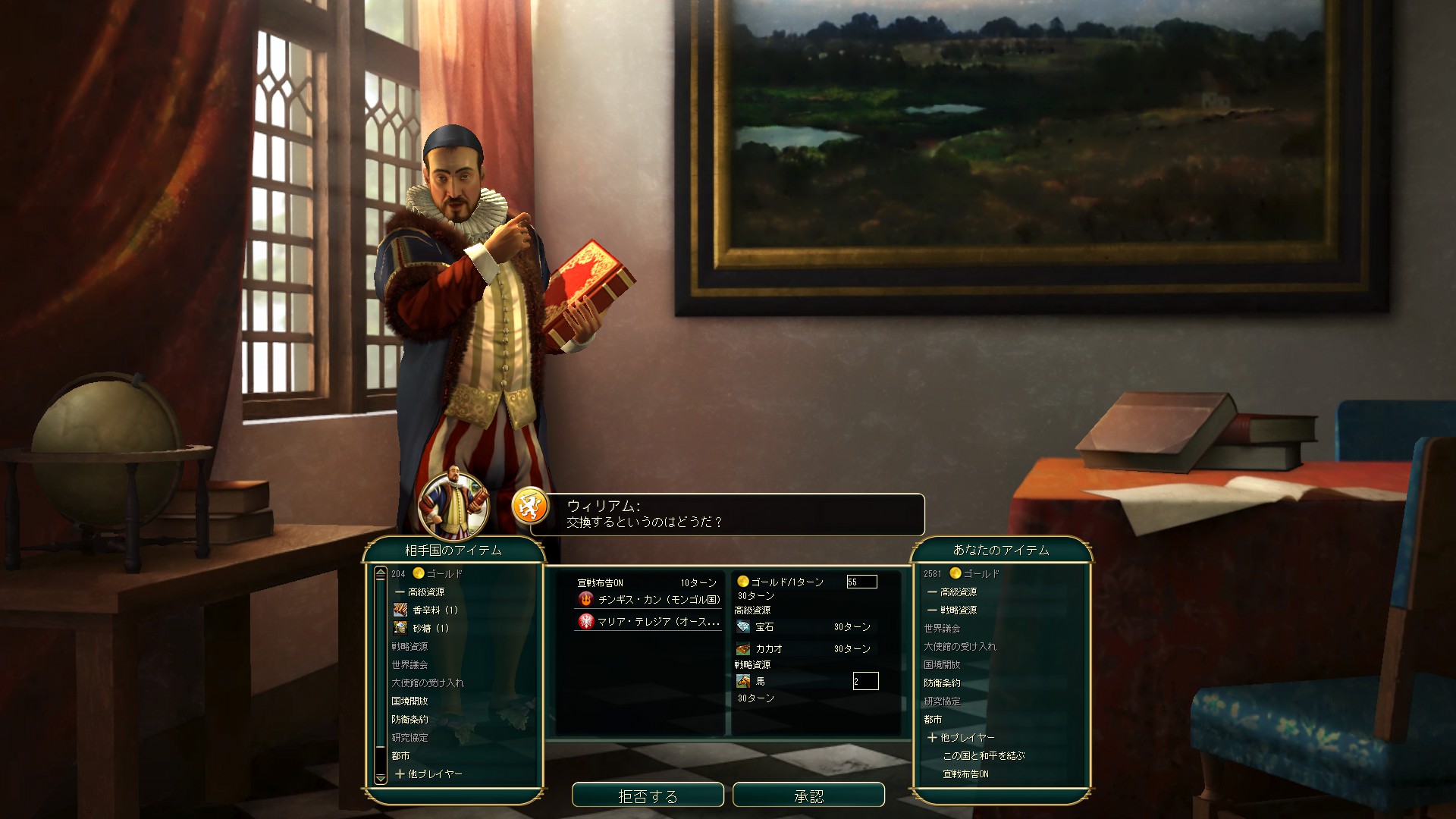Accept the trade with the 承認 button
This screenshot has height=819, width=1456.
pos(808,795)
